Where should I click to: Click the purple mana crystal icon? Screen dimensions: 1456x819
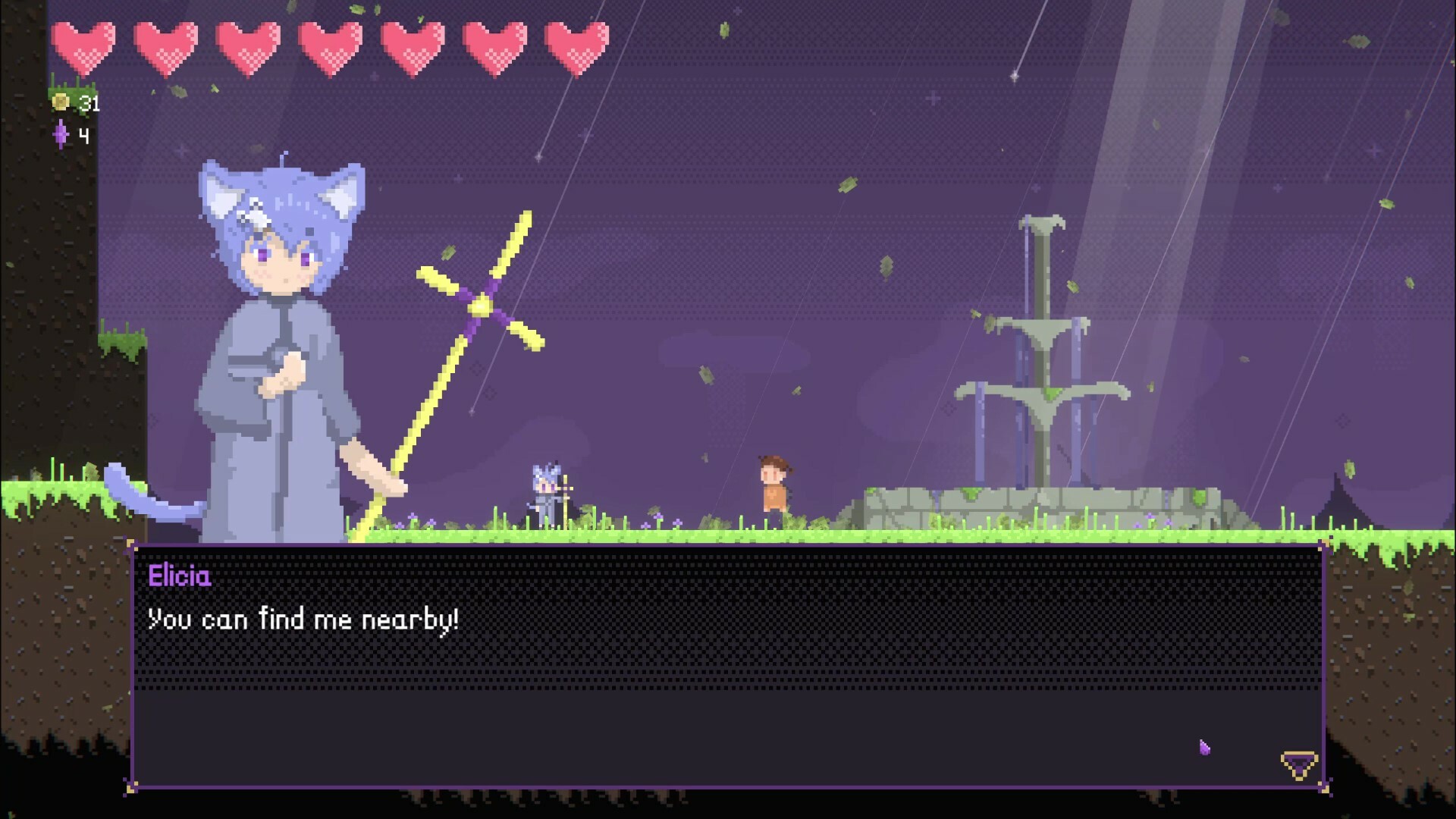[61, 136]
